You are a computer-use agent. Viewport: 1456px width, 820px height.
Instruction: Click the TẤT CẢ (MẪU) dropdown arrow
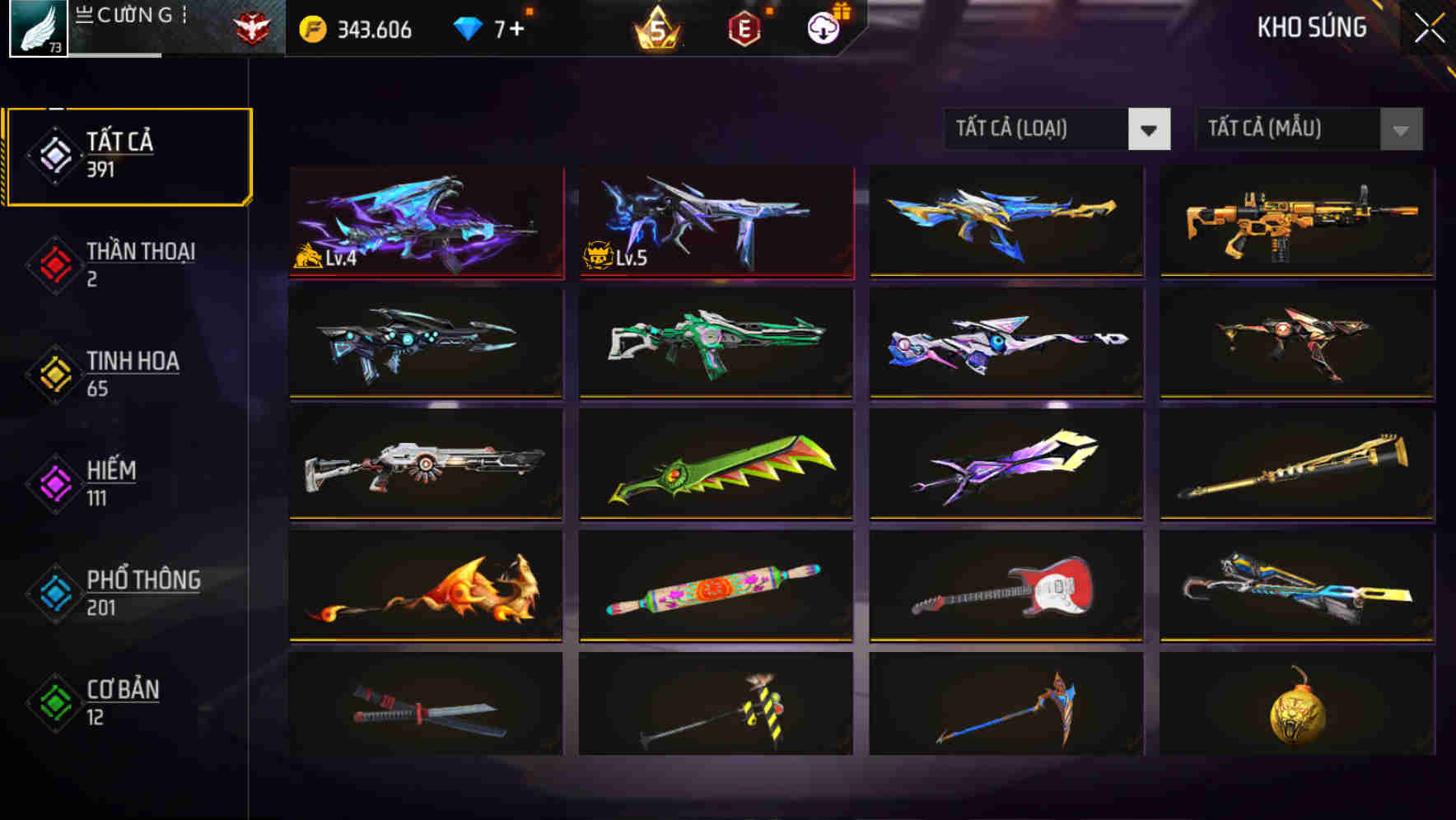point(1399,128)
